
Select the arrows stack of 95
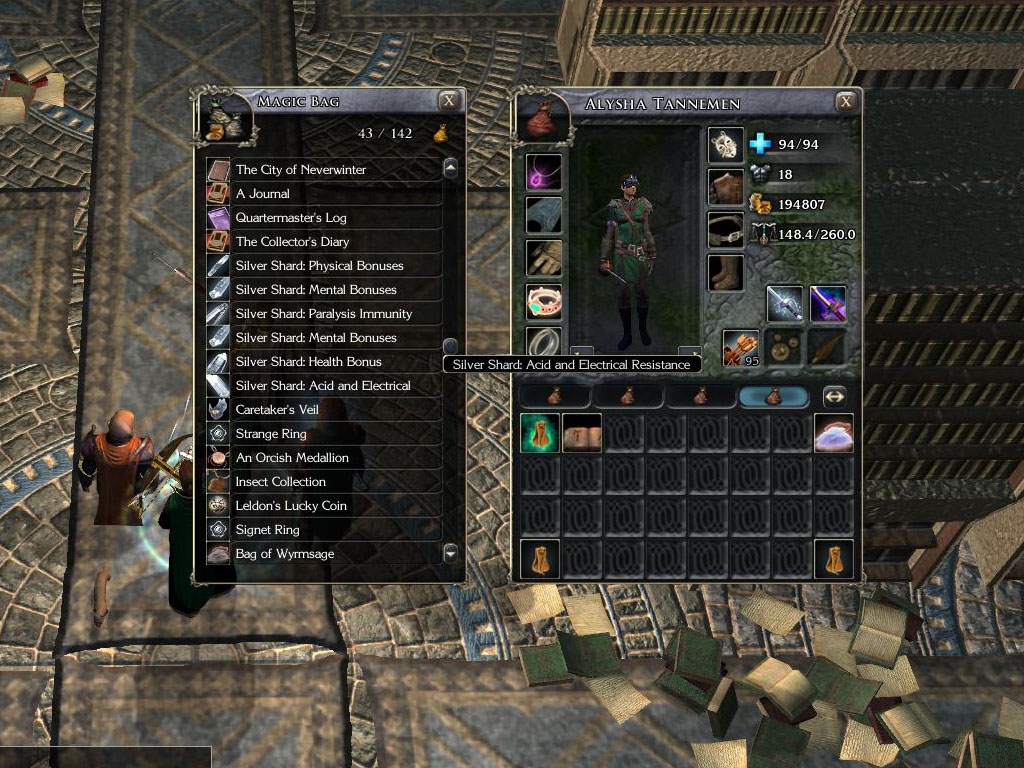741,347
